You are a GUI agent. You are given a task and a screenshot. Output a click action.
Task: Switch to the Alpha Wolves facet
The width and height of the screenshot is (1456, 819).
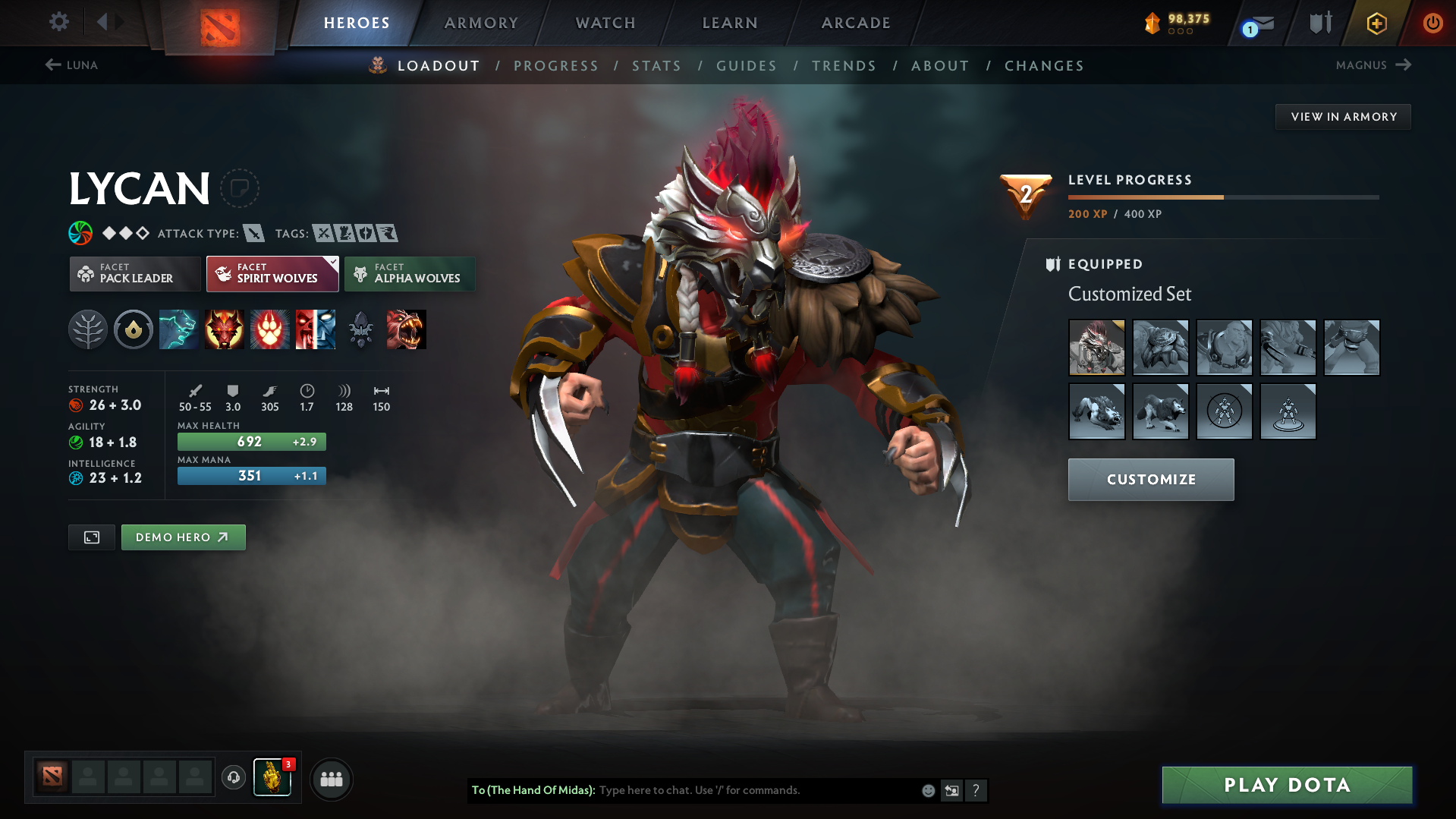pos(410,273)
